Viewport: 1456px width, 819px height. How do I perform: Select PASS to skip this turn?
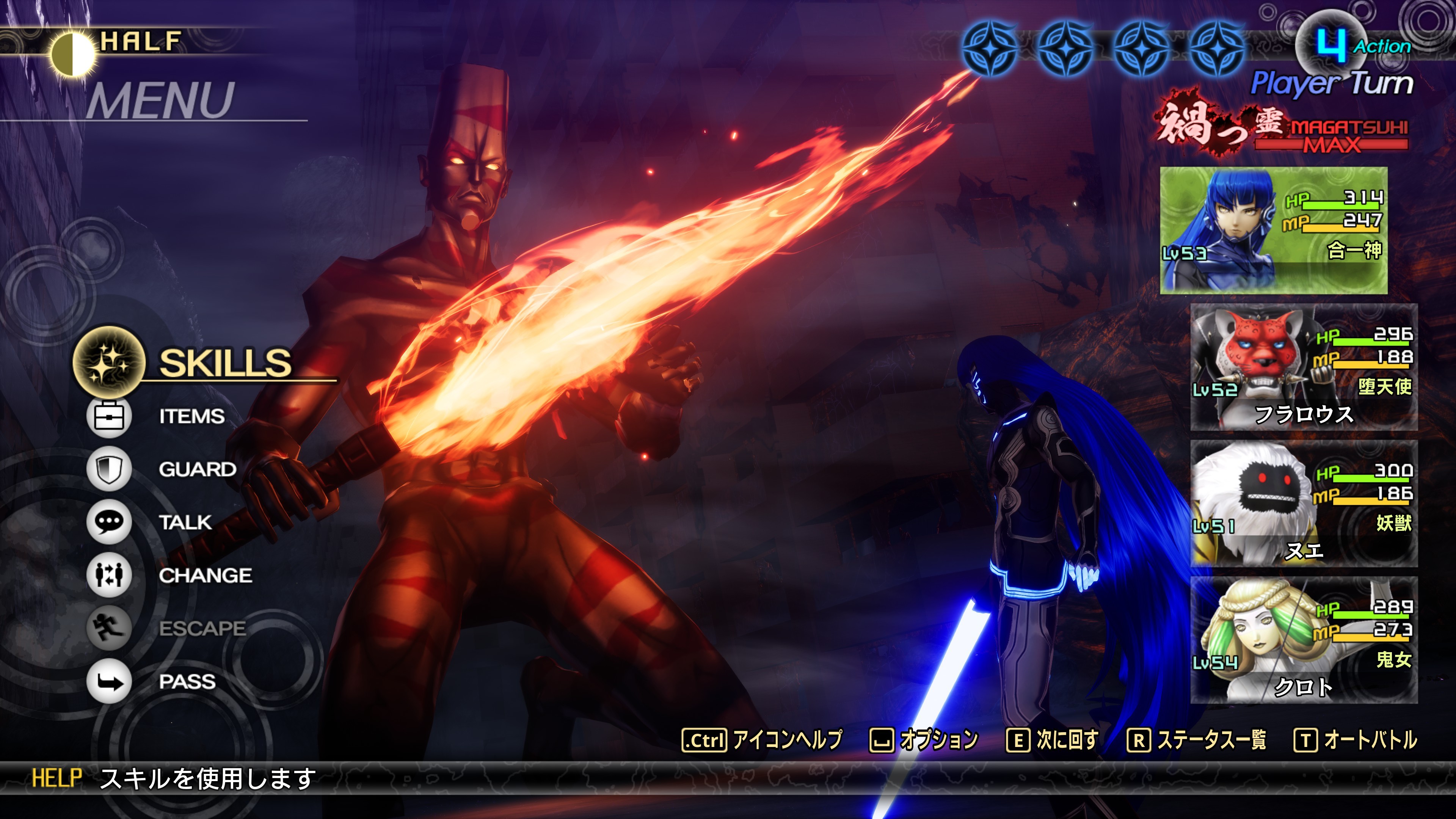pos(187,681)
